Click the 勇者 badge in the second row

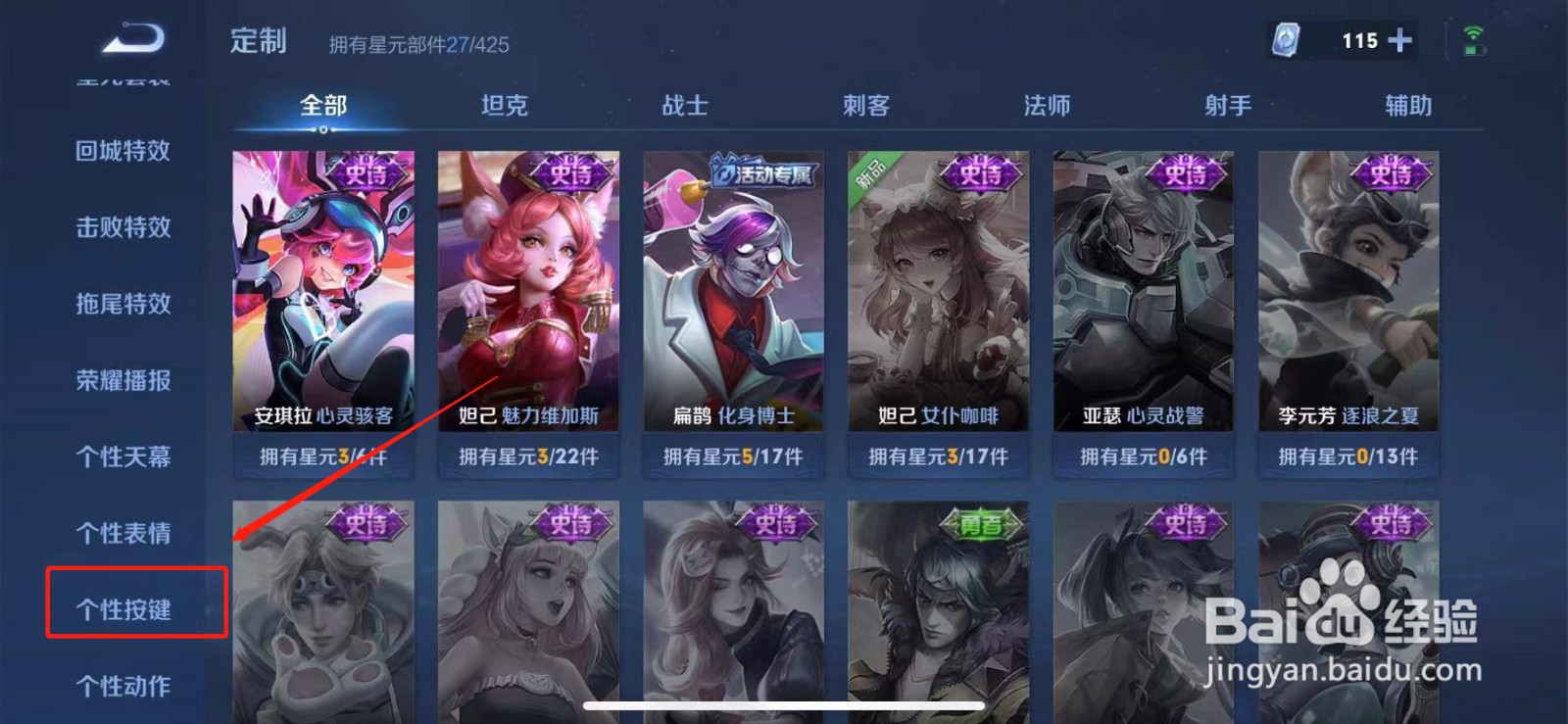pos(983,526)
